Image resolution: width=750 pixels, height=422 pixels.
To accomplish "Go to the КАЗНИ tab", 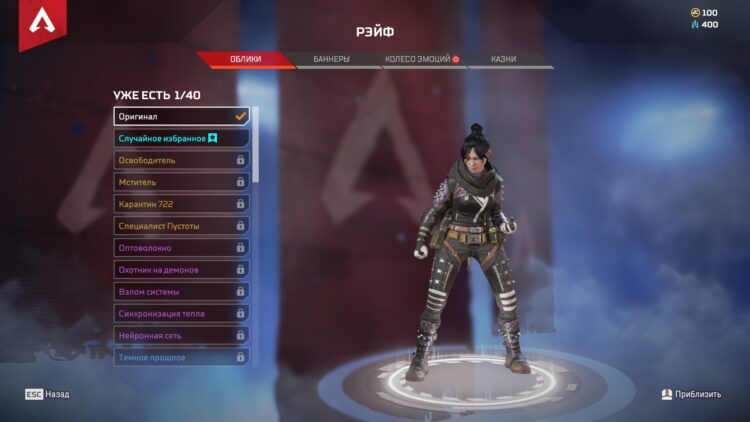I will click(x=504, y=59).
